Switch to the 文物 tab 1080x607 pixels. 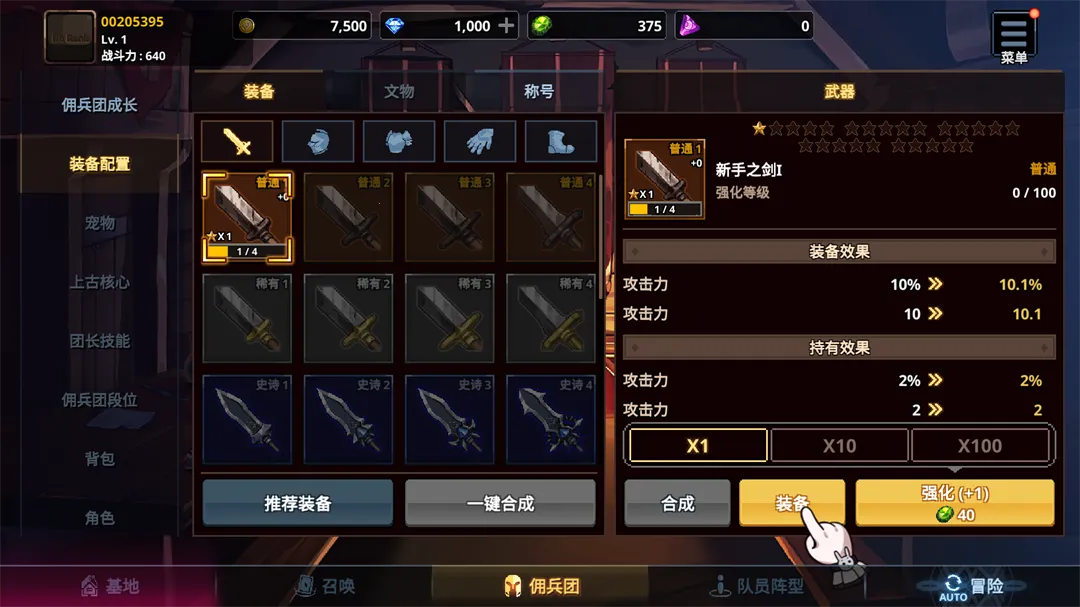tap(399, 91)
